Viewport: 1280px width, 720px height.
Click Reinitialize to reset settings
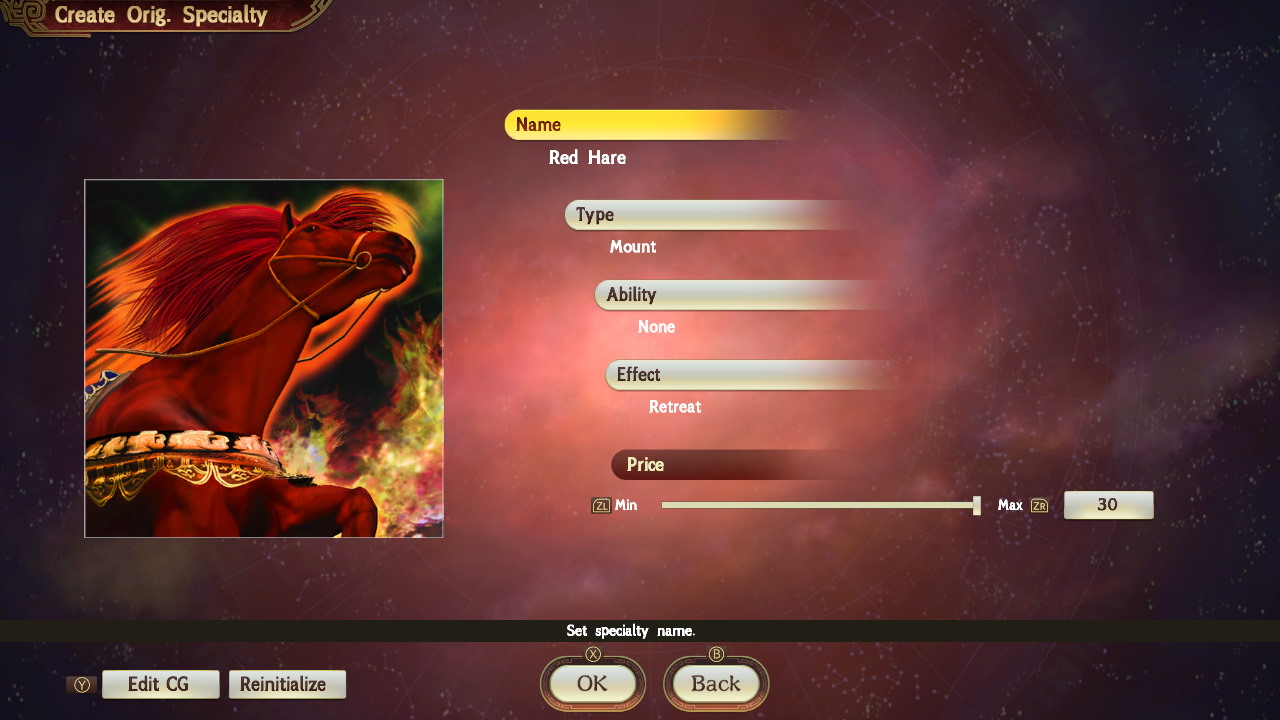point(287,684)
